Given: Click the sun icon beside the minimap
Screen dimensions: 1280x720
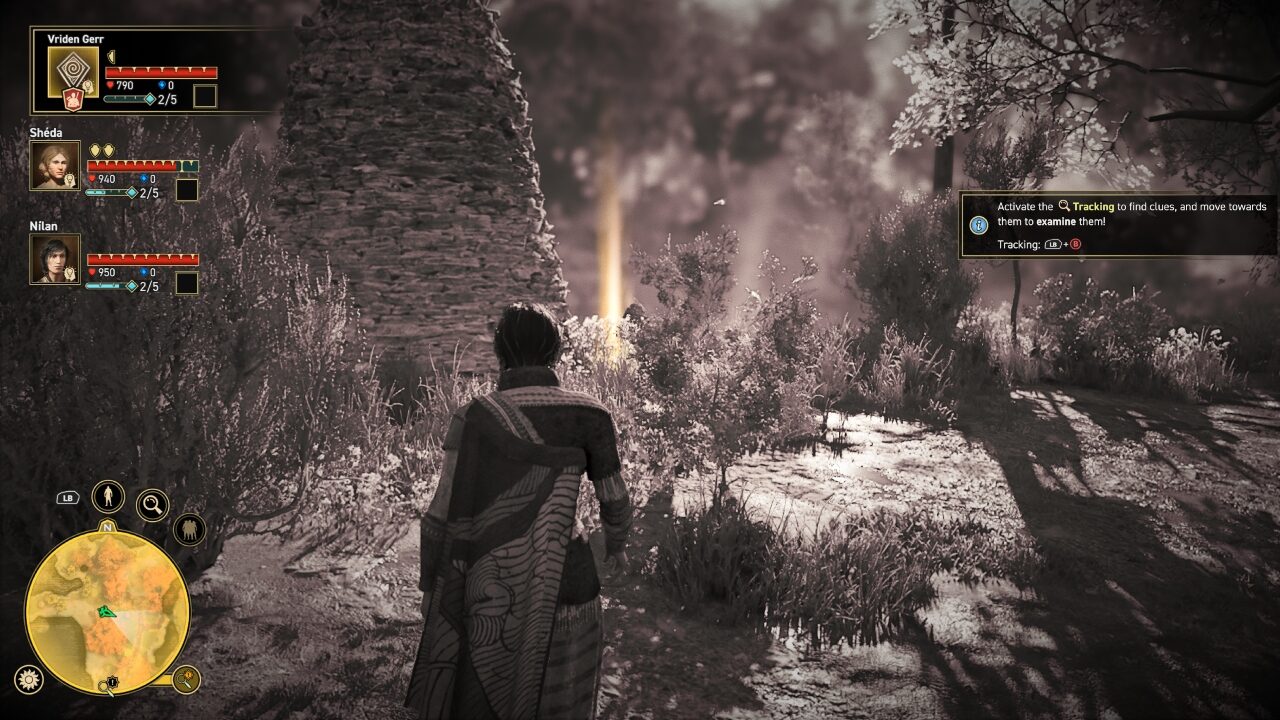Looking at the screenshot, I should coord(29,679).
